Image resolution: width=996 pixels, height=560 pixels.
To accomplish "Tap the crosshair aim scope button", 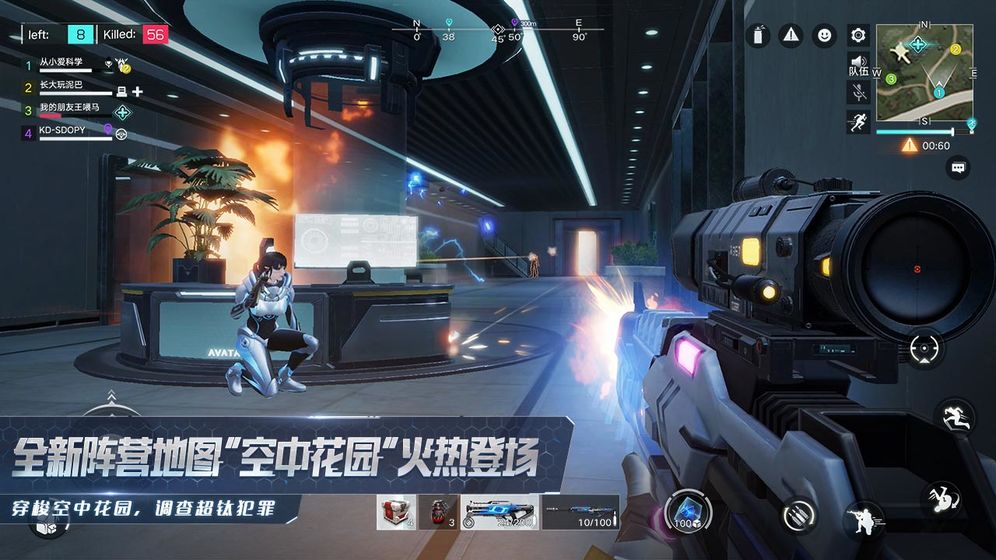I will [924, 348].
